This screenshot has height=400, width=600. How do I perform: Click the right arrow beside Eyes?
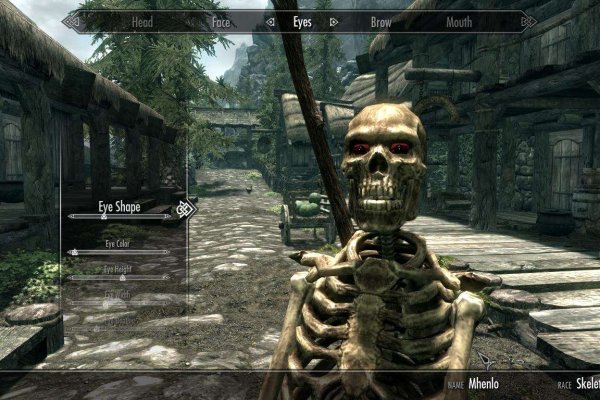click(x=333, y=20)
